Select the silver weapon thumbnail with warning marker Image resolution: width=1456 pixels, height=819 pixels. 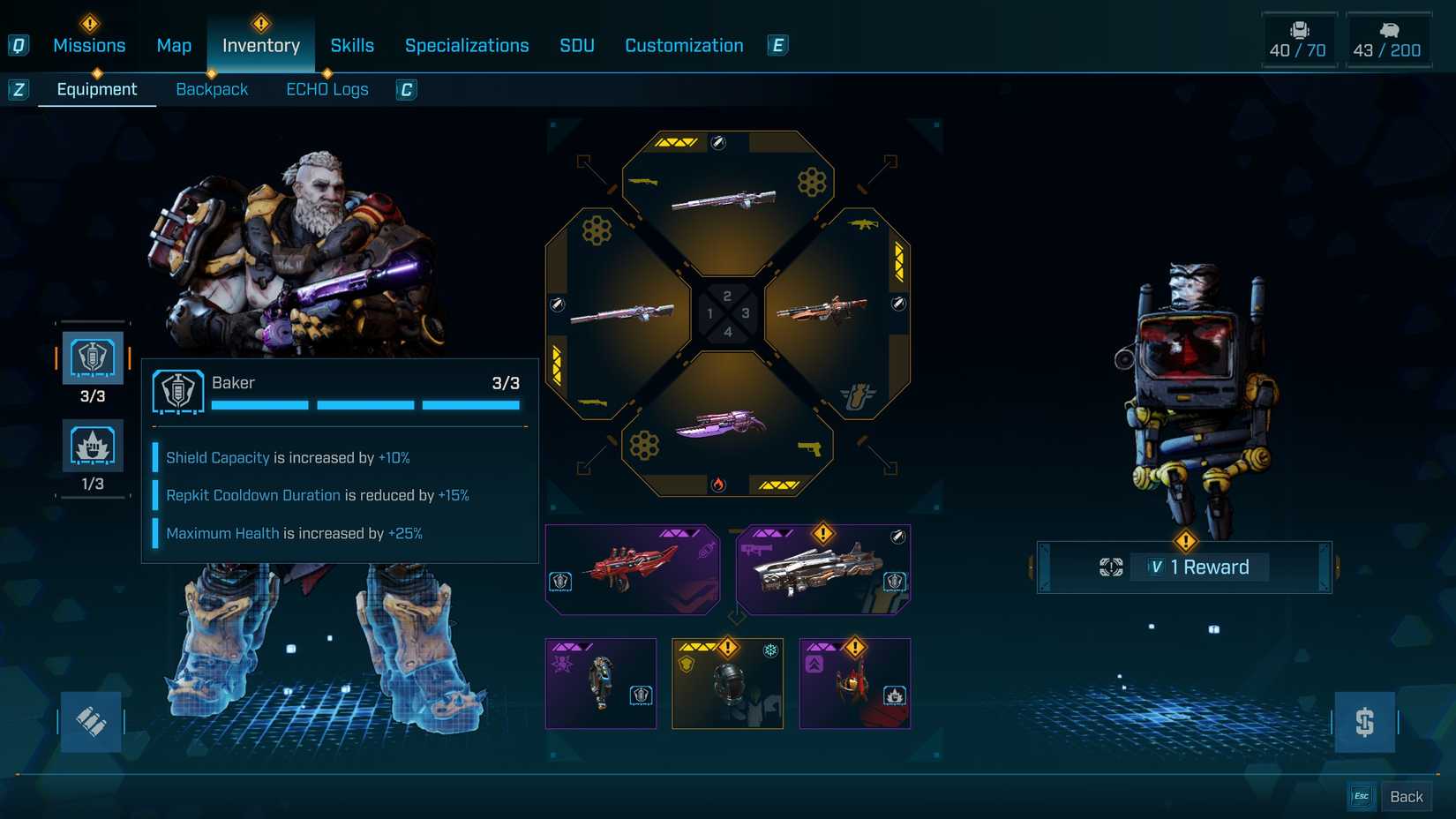point(822,567)
